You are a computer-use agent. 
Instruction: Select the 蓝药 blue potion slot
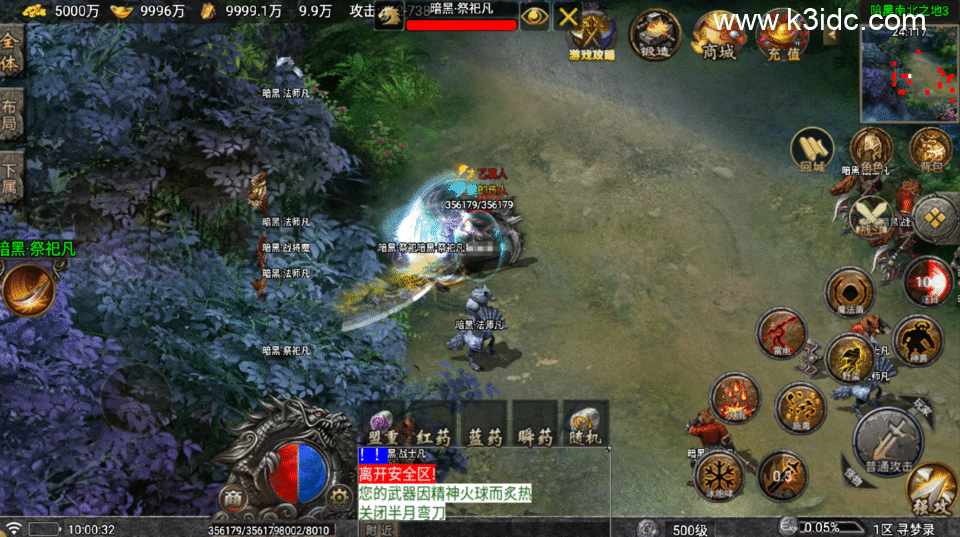click(x=485, y=423)
